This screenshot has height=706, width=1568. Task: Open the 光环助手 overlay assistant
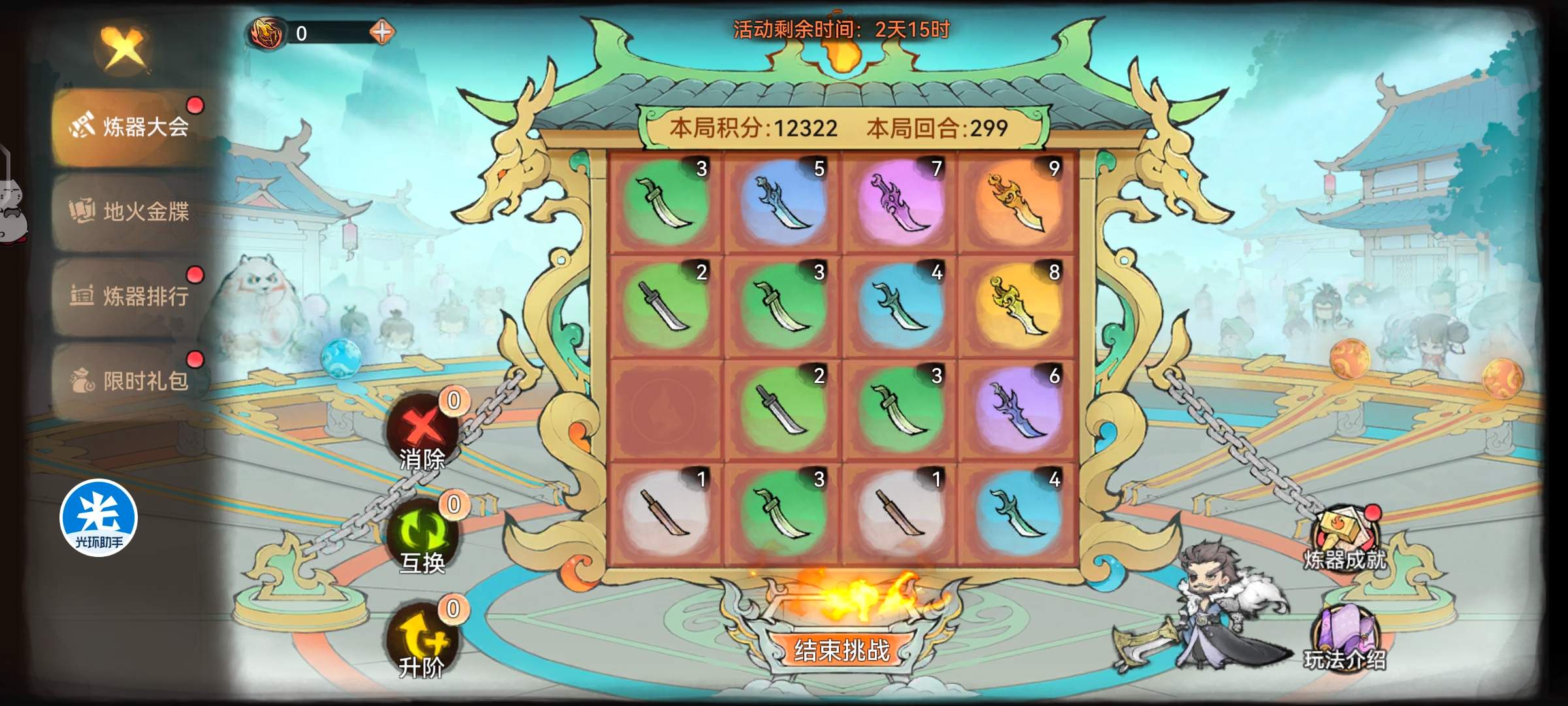pyautogui.click(x=99, y=518)
